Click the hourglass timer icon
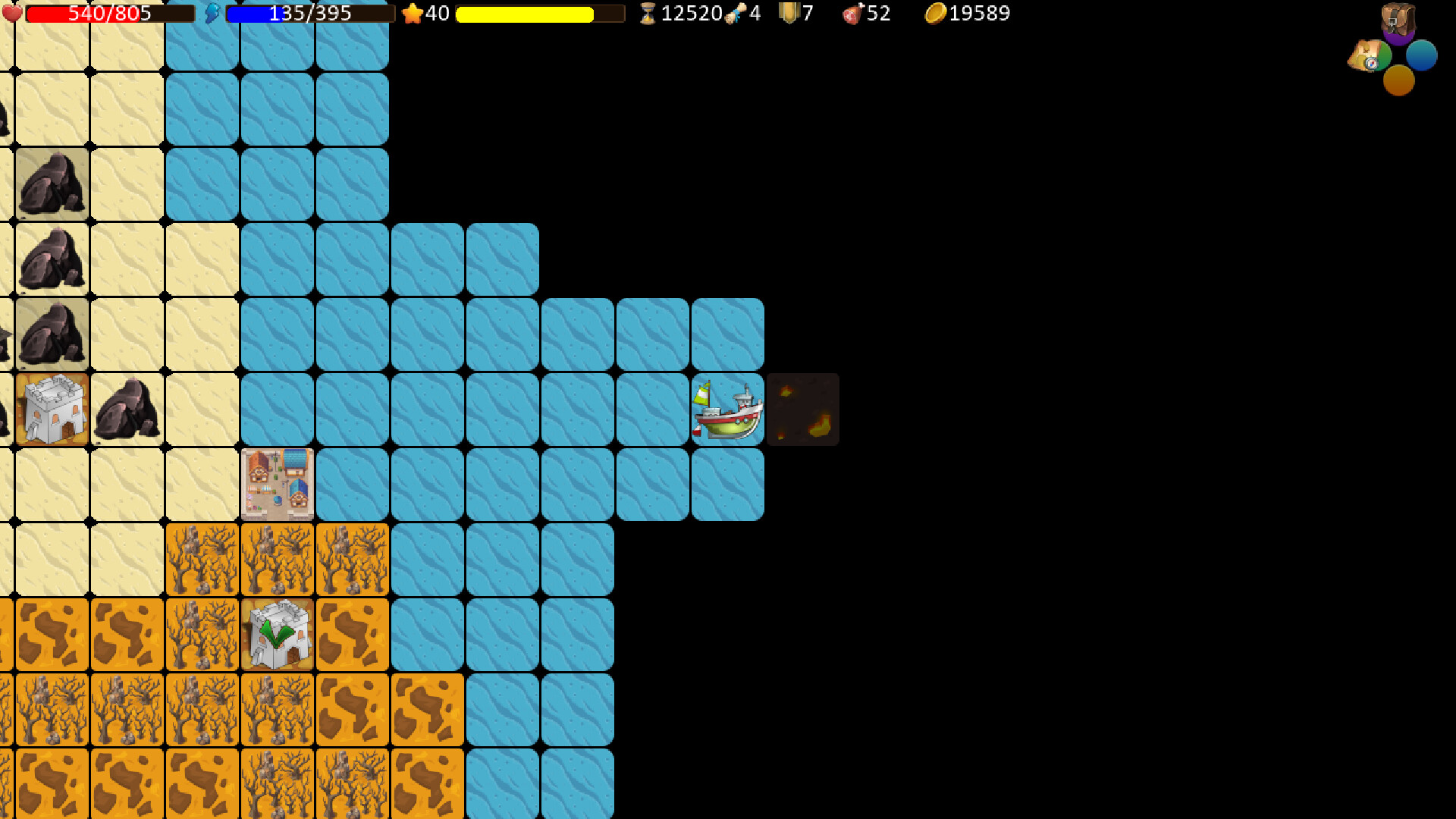 pos(646,13)
